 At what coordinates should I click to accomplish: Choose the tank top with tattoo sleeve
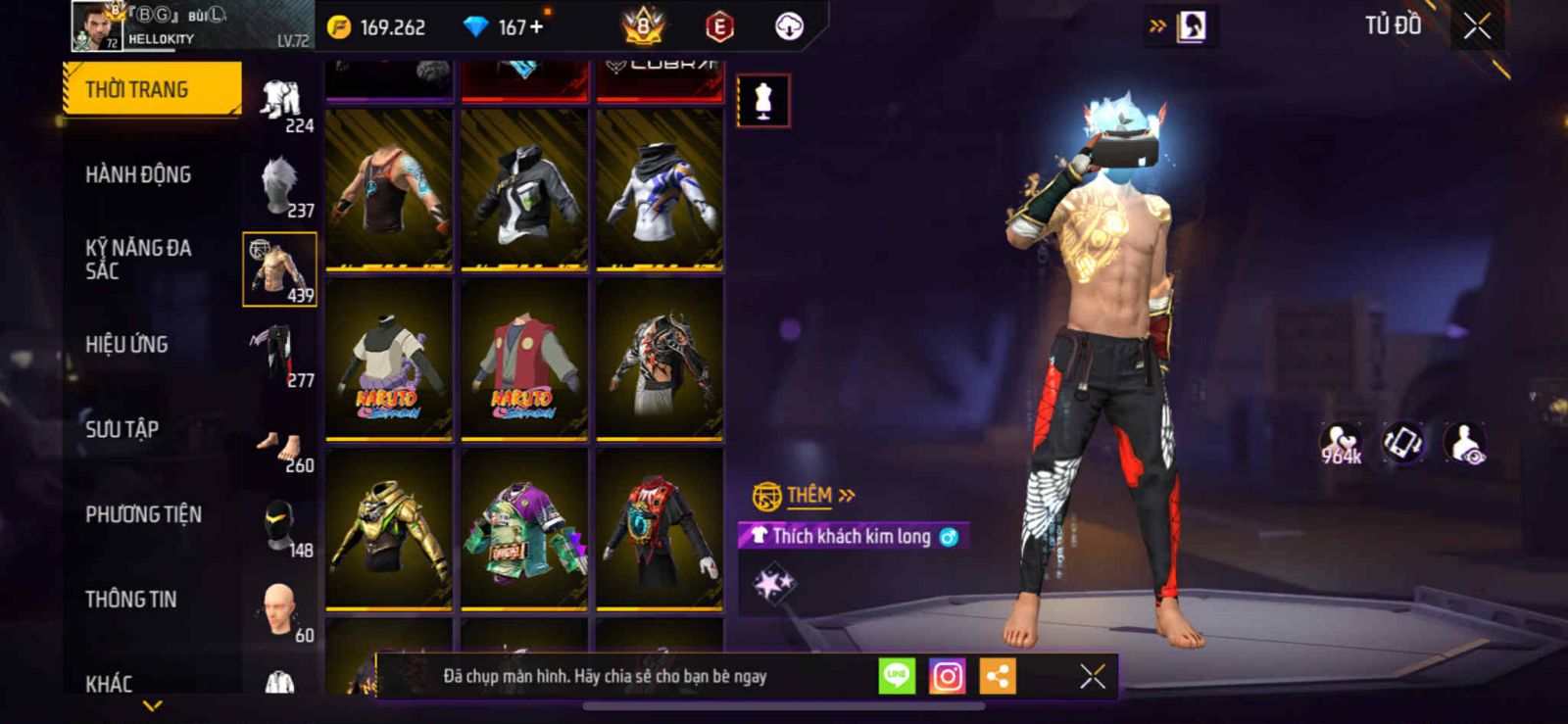389,188
